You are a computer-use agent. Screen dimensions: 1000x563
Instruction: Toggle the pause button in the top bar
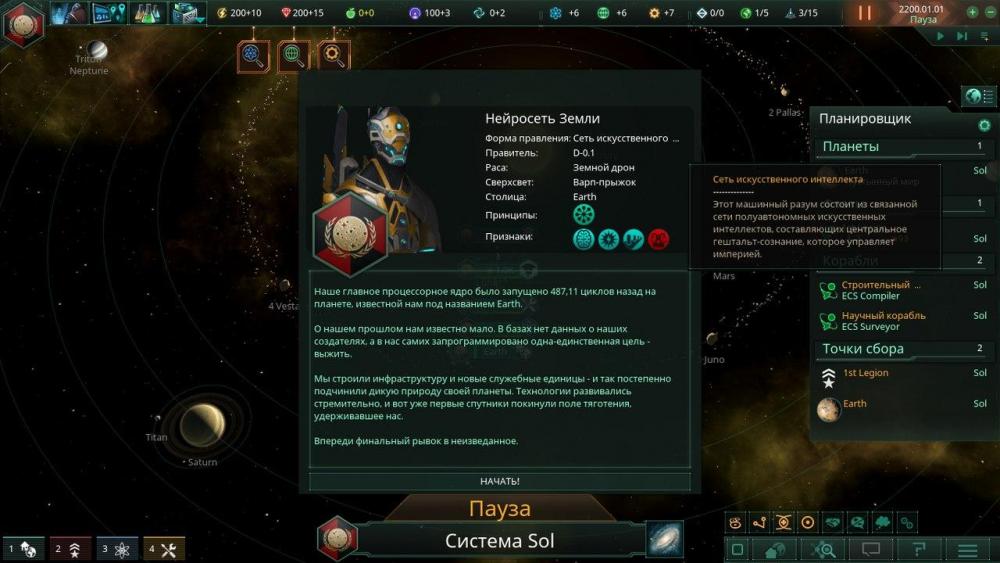(865, 13)
